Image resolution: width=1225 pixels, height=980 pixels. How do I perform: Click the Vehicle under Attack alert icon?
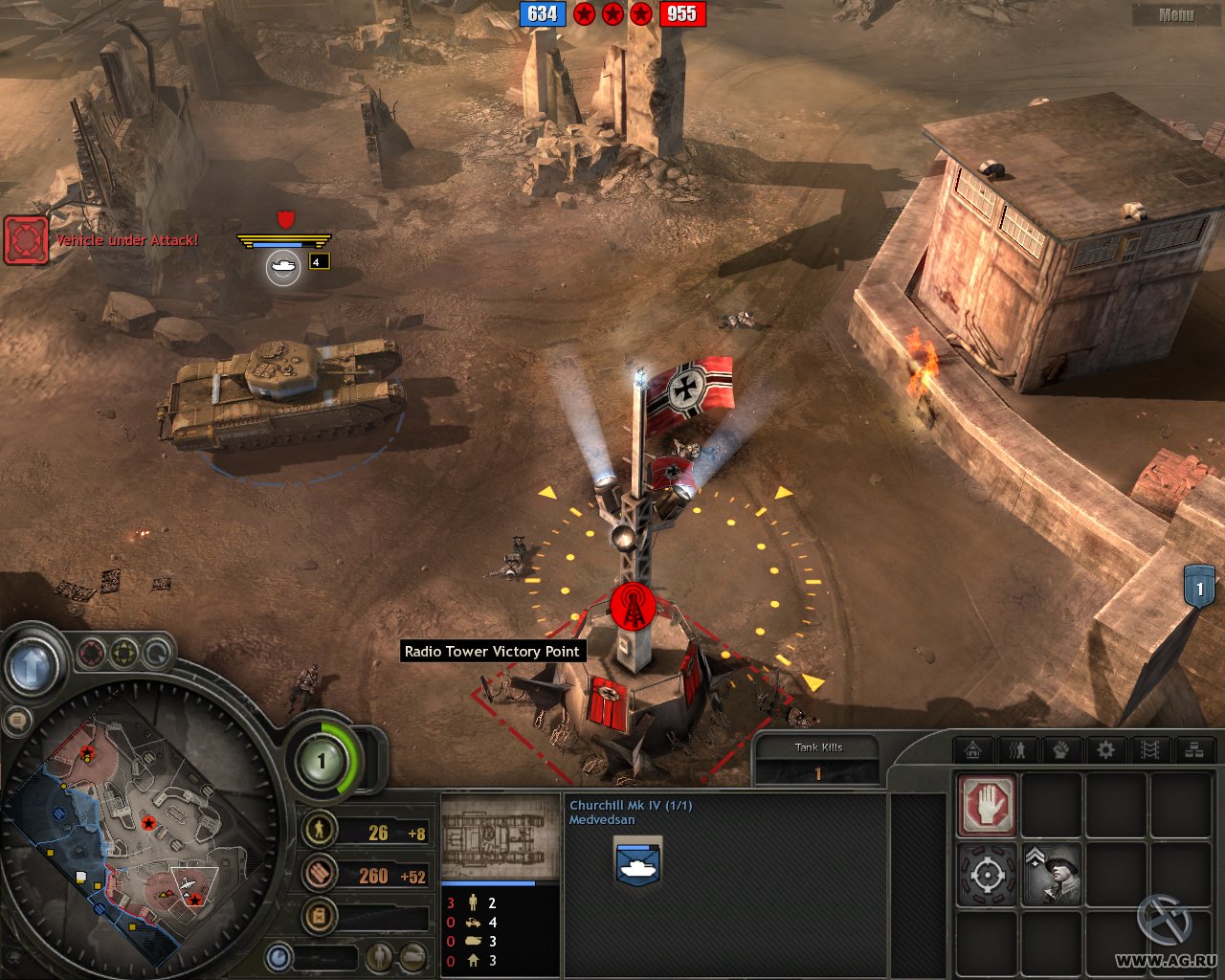26,239
